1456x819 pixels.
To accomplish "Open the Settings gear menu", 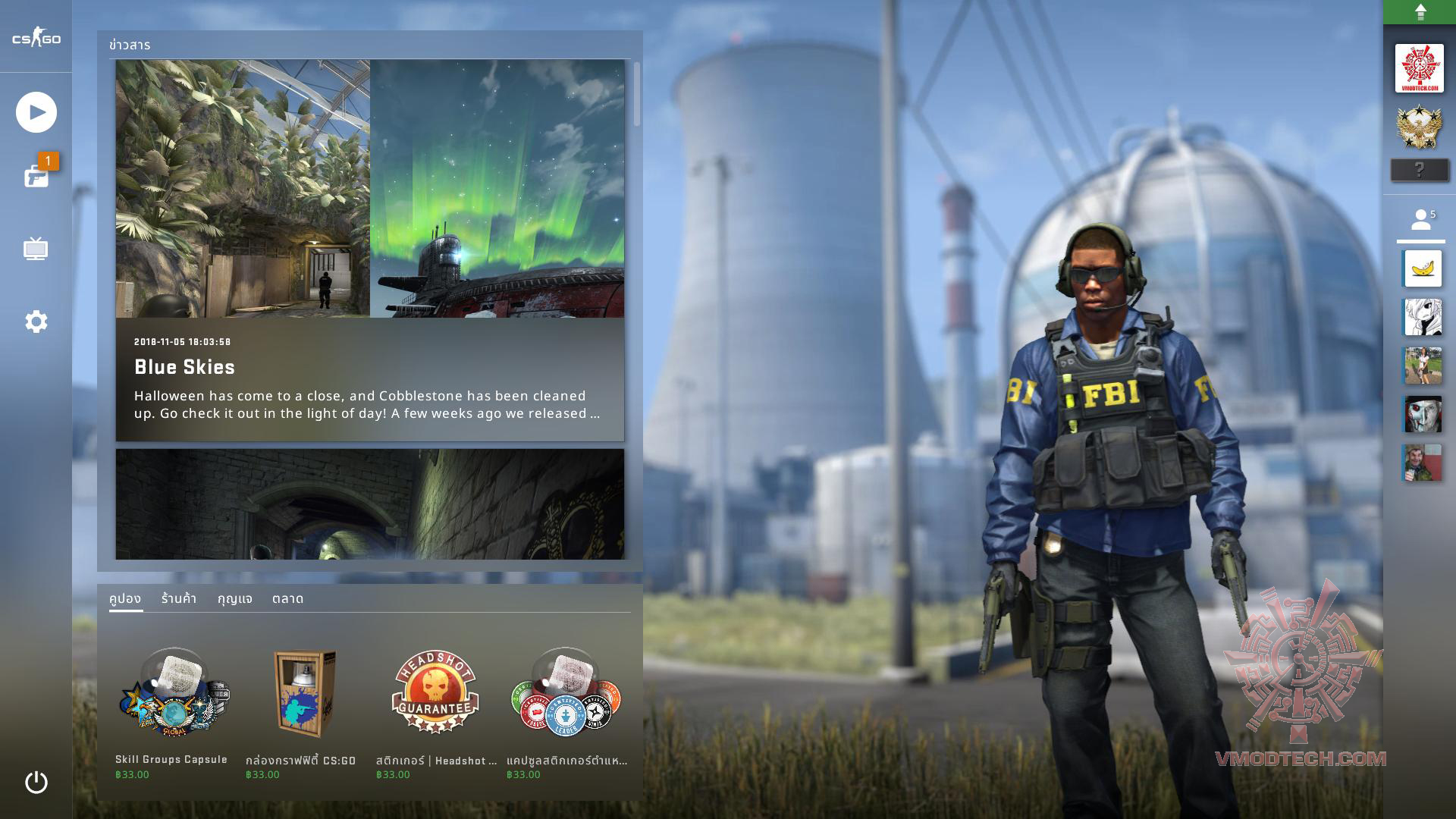I will (36, 322).
